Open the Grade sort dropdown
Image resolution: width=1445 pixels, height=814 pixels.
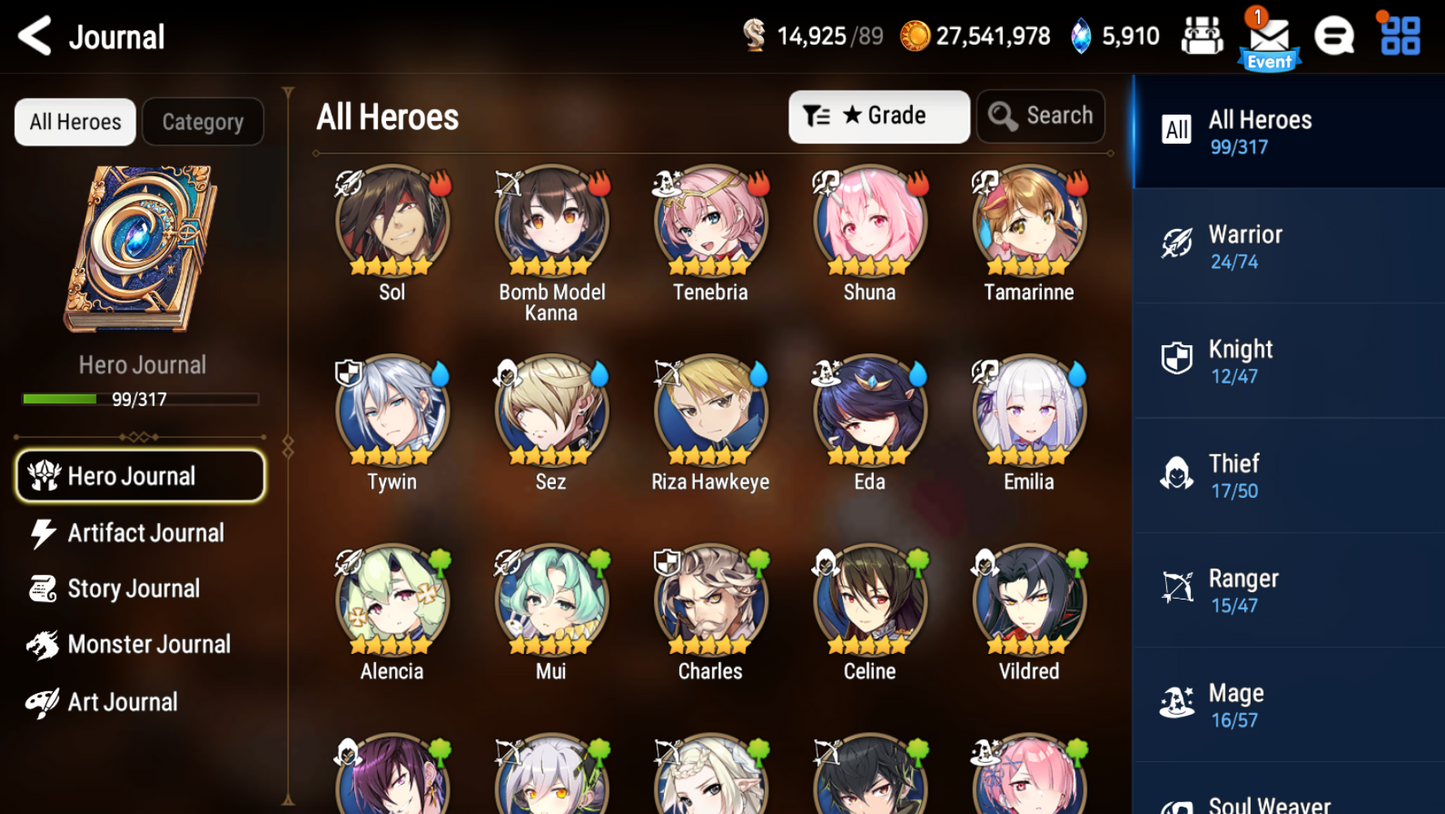tap(879, 116)
